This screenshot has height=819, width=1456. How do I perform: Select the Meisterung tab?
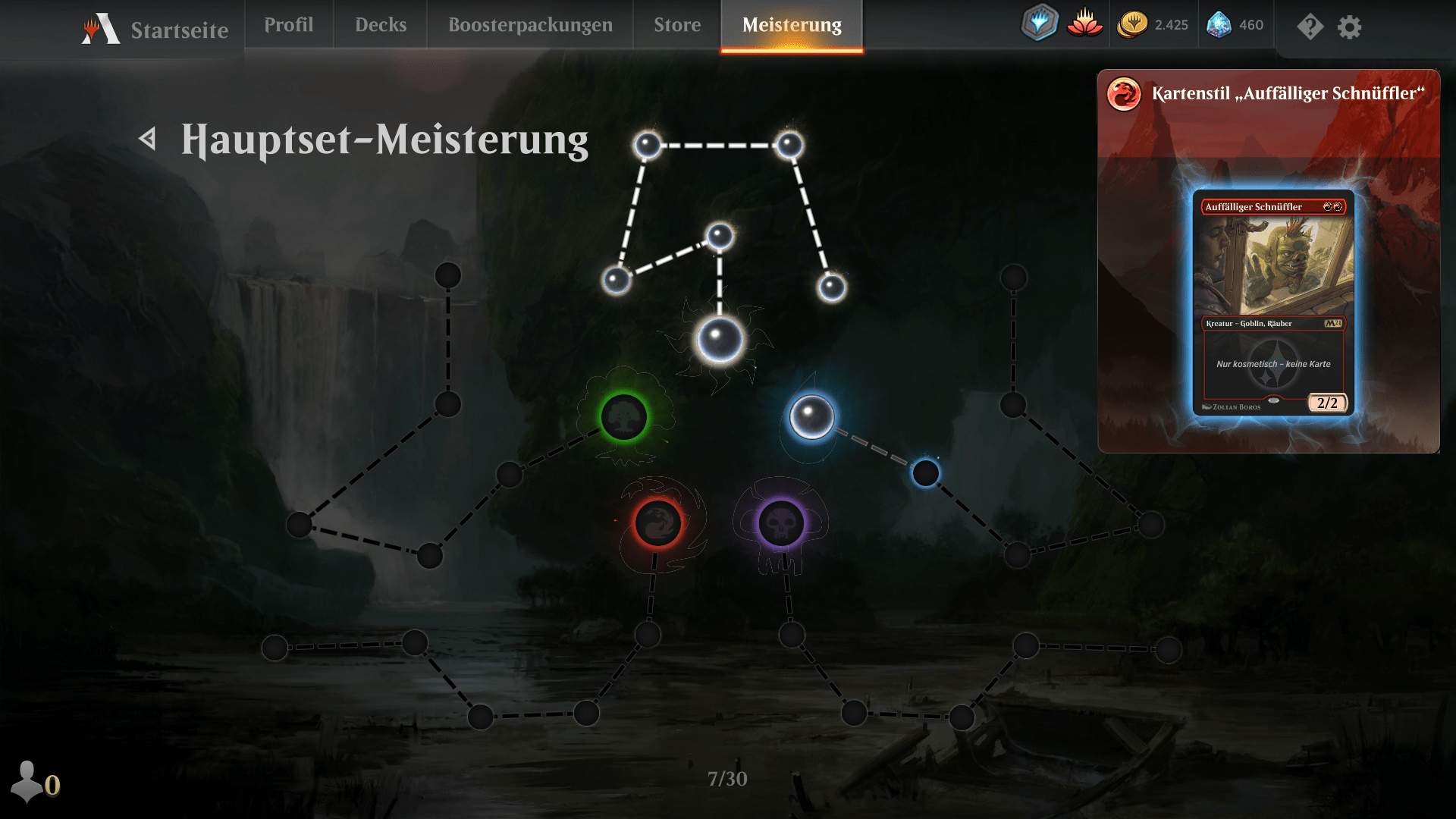(x=792, y=25)
